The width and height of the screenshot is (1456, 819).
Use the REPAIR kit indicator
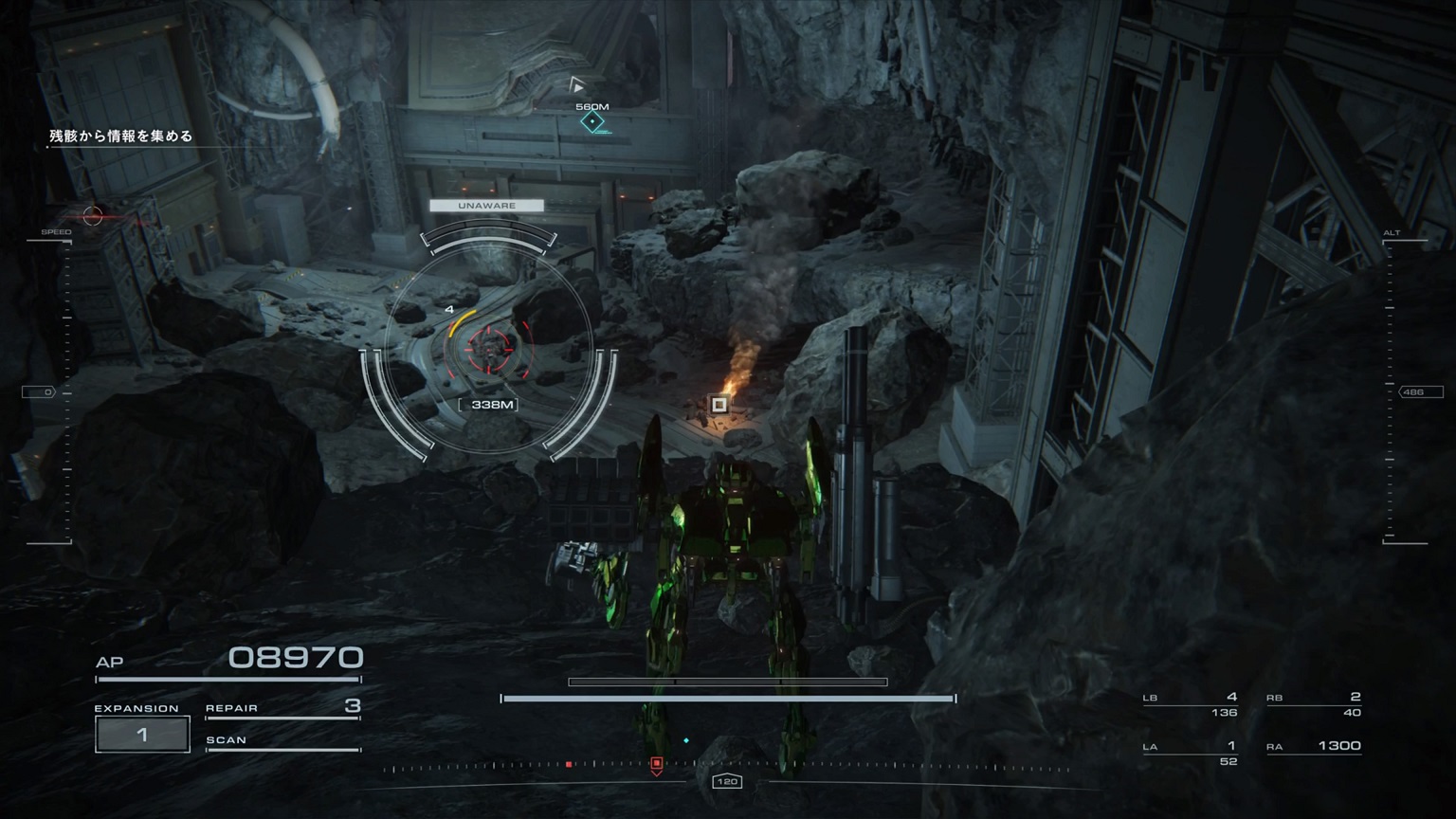click(x=282, y=708)
